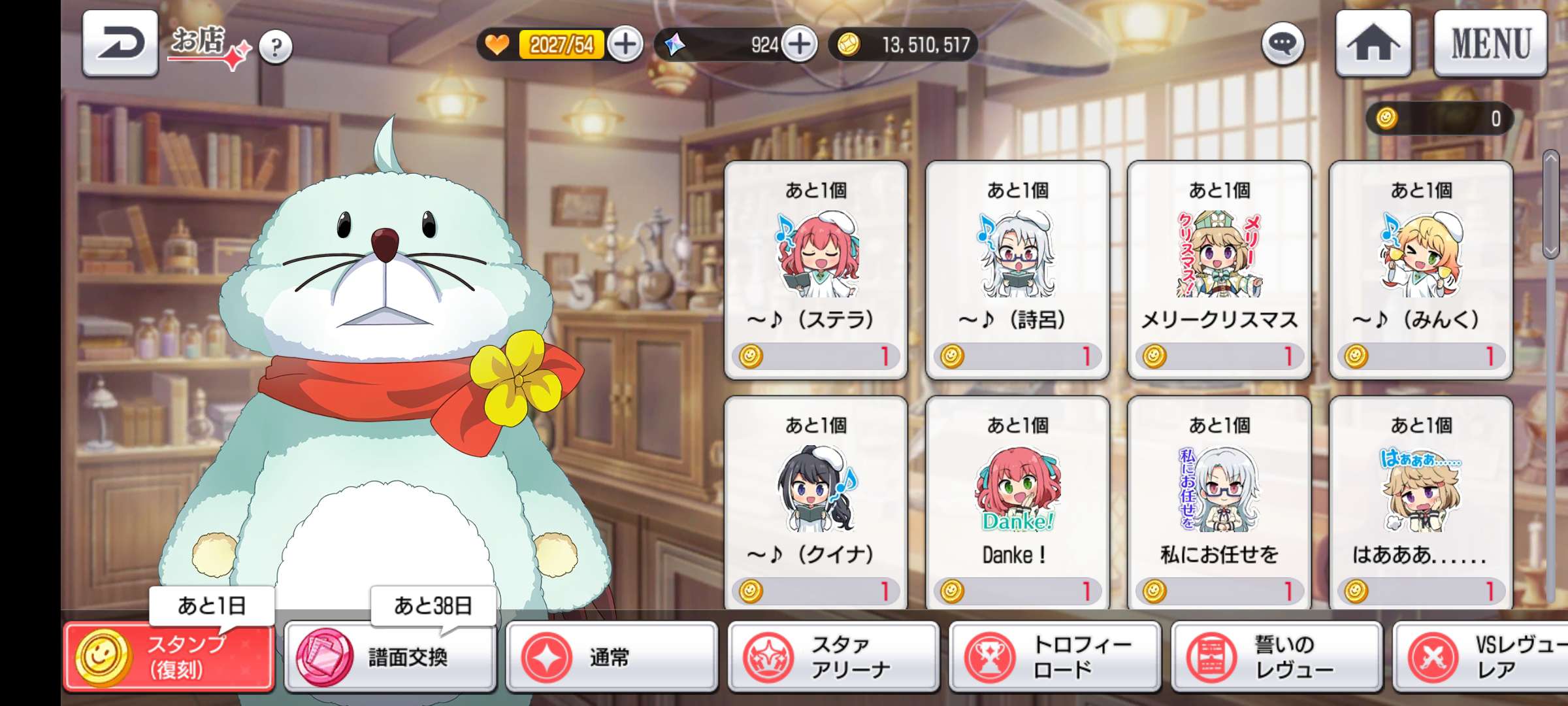
Task: Open the chat speech bubble
Action: (x=1282, y=44)
